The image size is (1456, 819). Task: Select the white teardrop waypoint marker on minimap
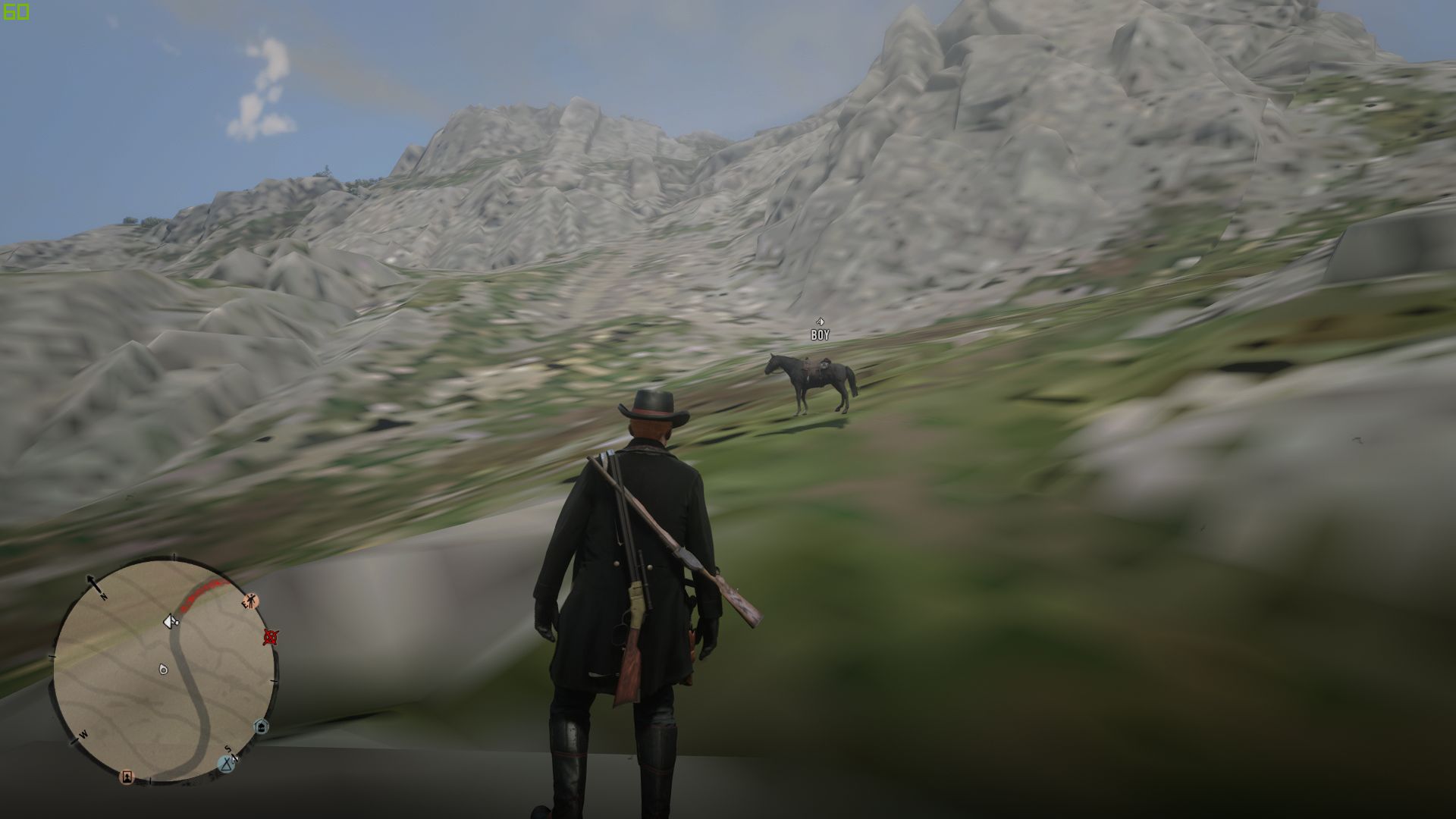(164, 669)
